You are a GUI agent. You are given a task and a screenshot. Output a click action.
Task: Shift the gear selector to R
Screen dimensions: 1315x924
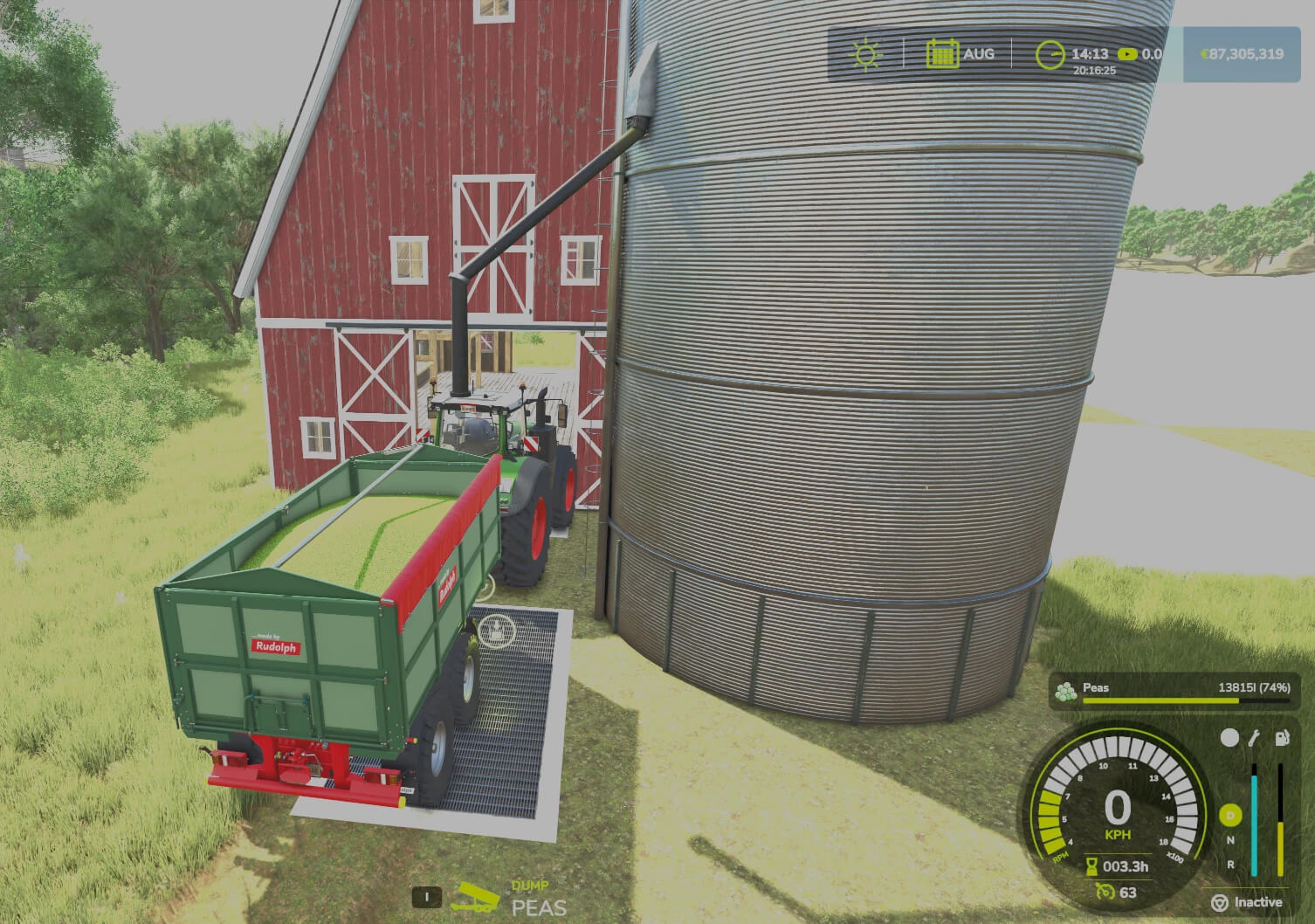tap(1231, 864)
